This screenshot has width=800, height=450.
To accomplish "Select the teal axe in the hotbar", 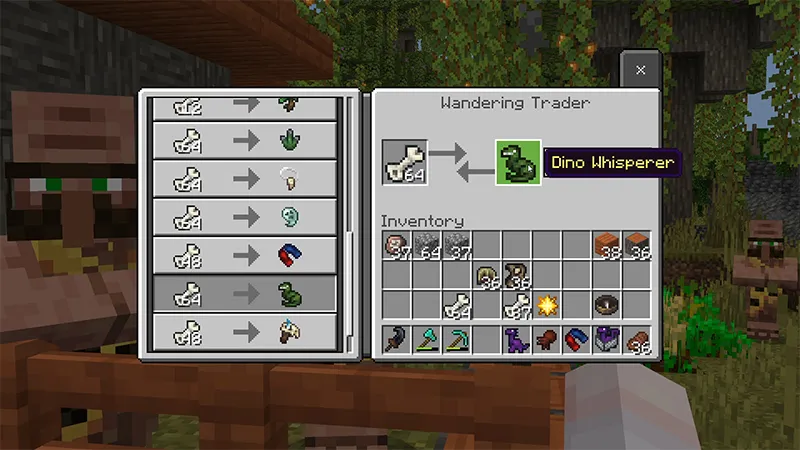I will coord(427,340).
